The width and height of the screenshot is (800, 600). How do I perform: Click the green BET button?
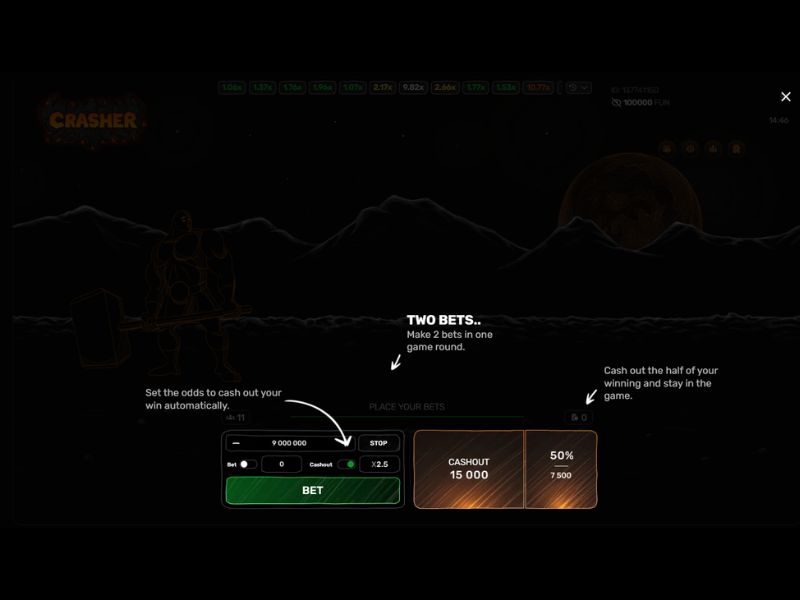[312, 491]
